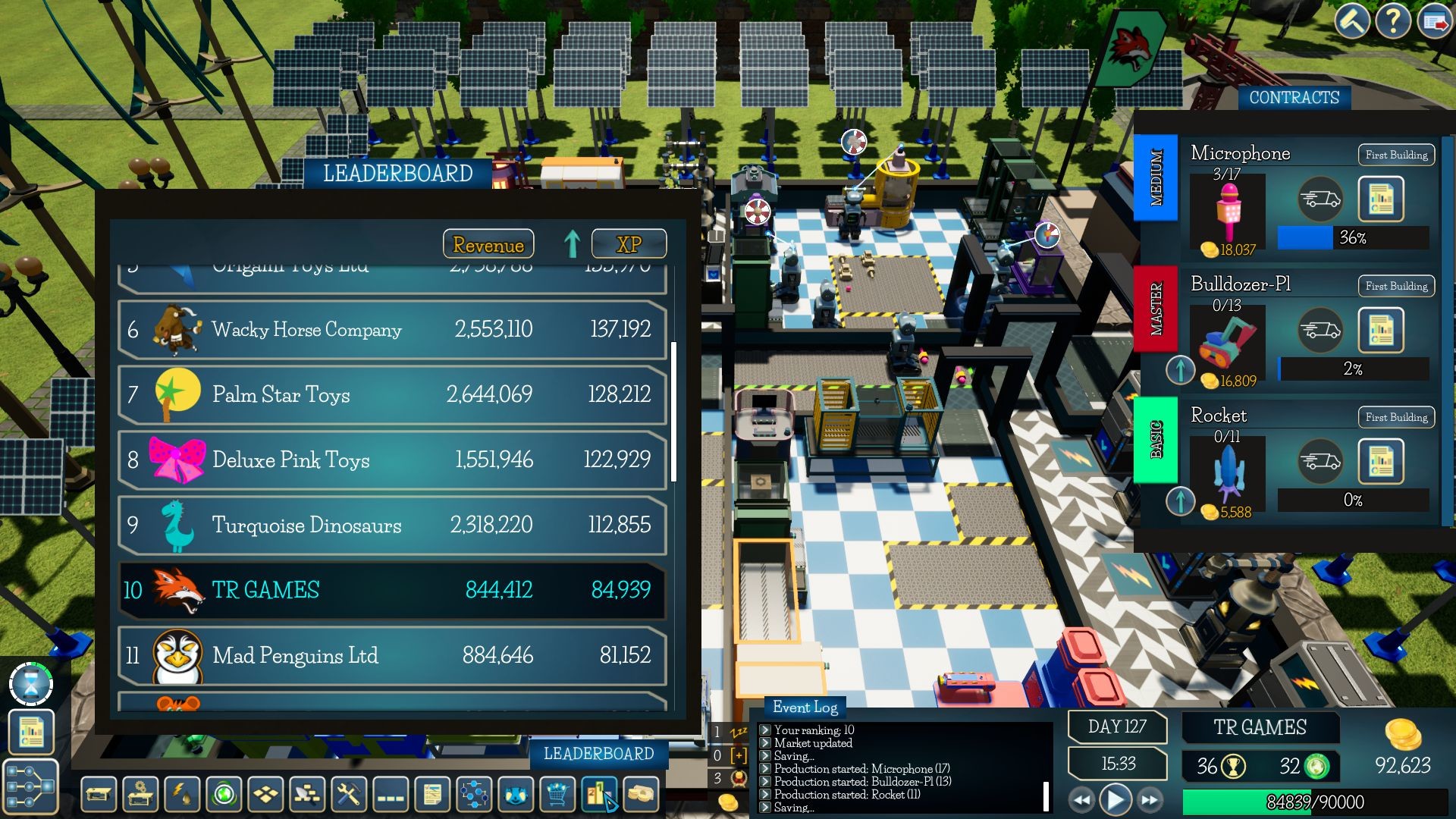Open the green eco globe menu
This screenshot has width=1456, height=819.
click(226, 795)
